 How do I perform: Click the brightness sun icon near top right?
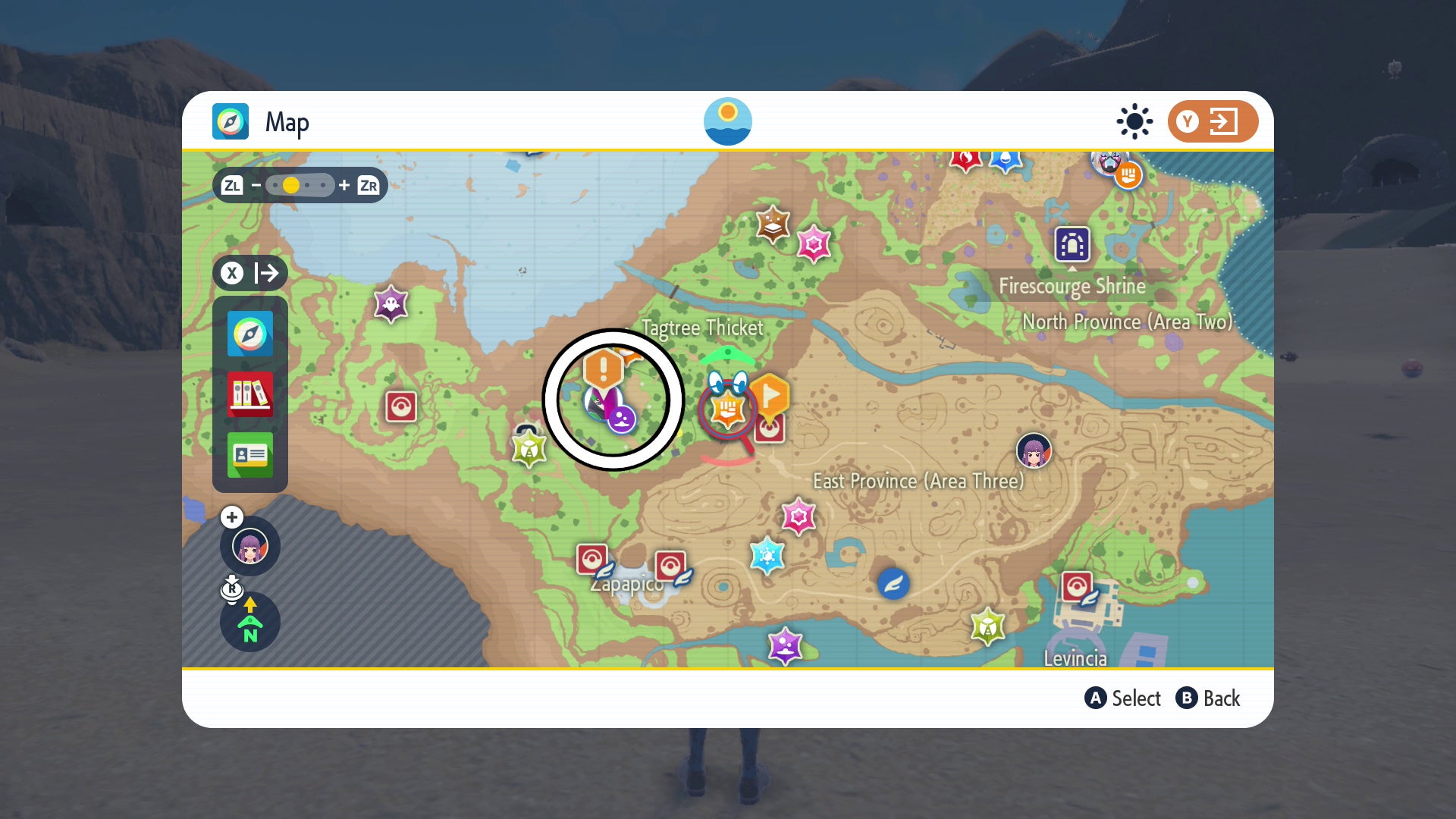click(x=1134, y=121)
